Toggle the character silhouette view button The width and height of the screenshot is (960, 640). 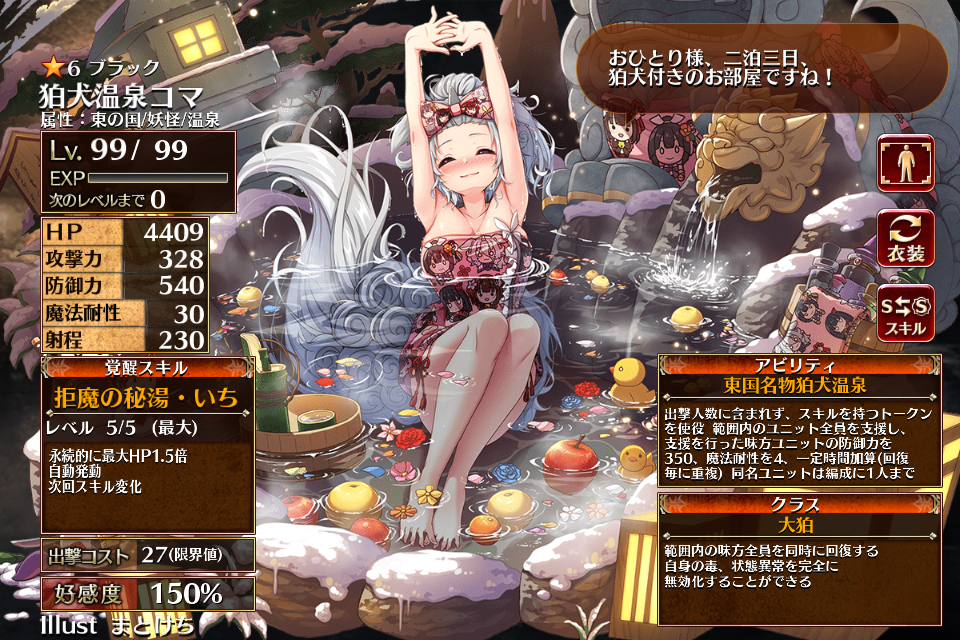tap(906, 163)
